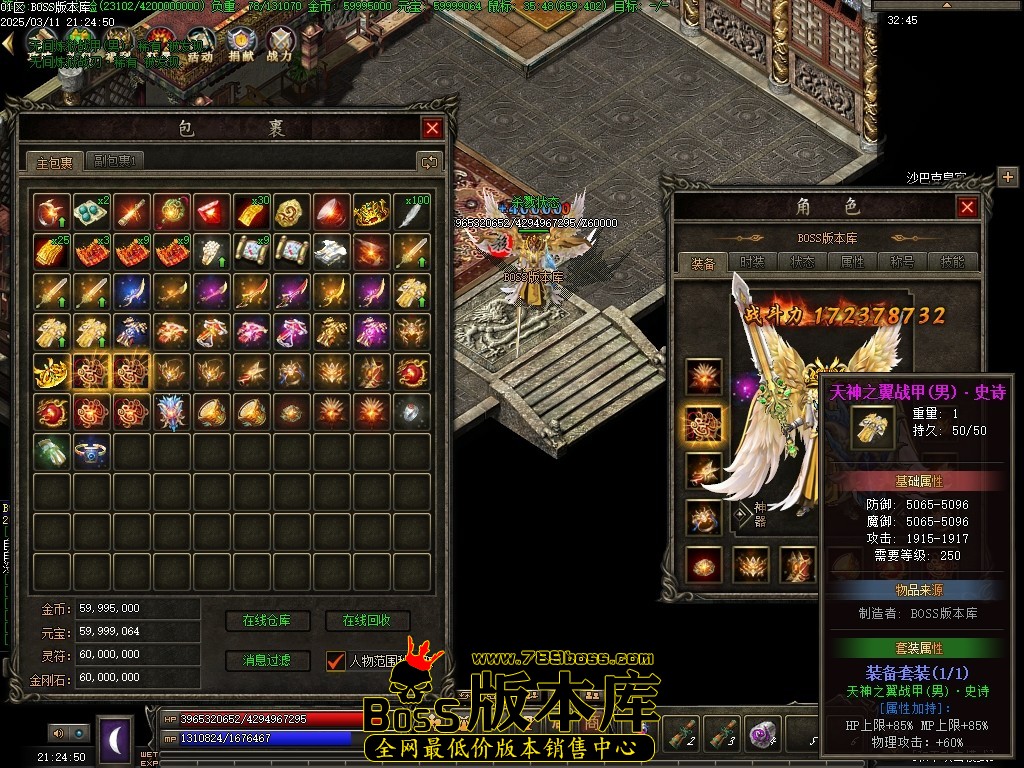Viewport: 1024px width, 768px height.
Task: Open the 战力 combat power icon
Action: [x=281, y=44]
